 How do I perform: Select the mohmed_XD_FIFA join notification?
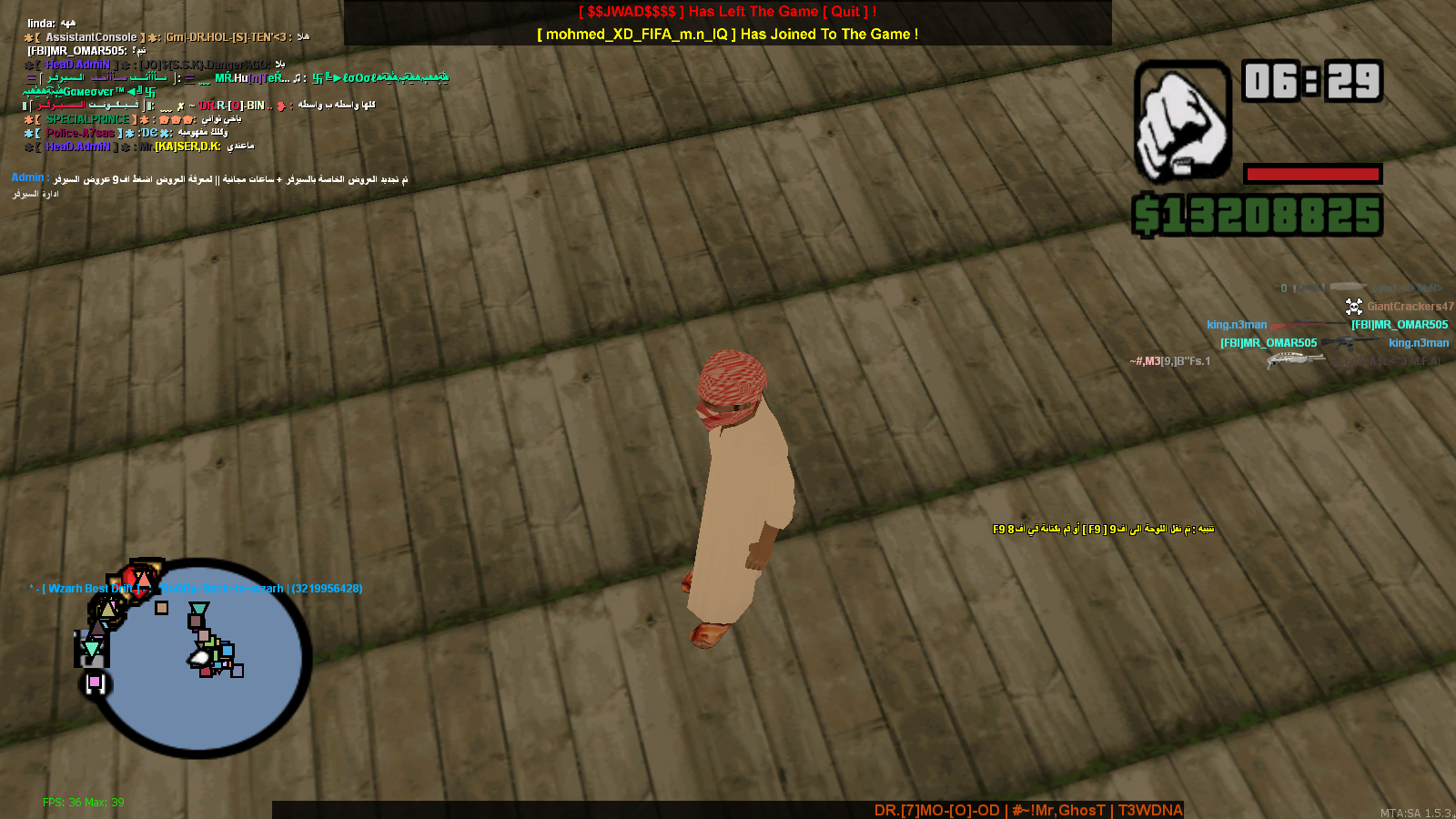click(x=727, y=35)
